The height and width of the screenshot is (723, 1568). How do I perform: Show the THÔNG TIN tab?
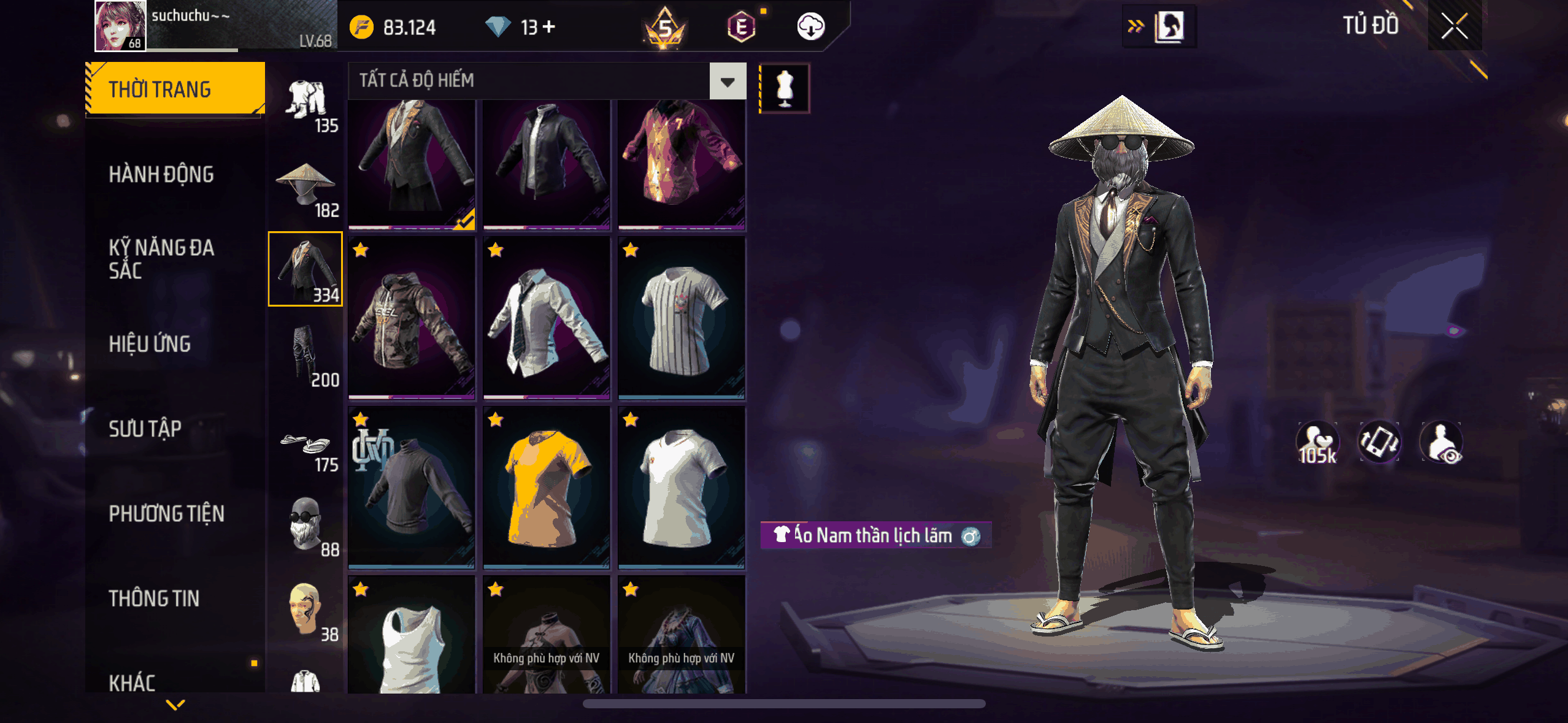coord(154,598)
